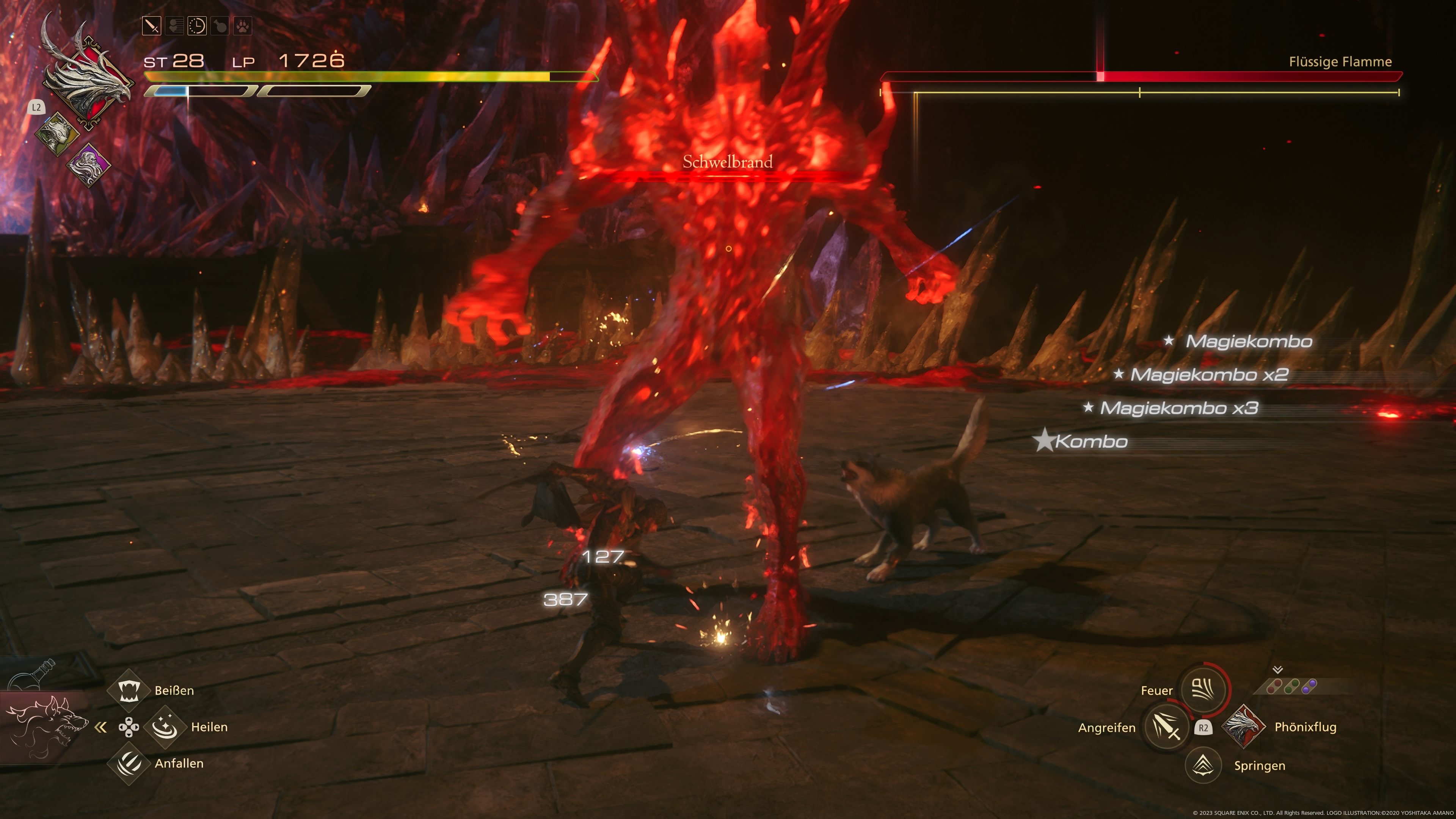Click the Springen jump ability icon
The image size is (1456, 819).
[1203, 766]
